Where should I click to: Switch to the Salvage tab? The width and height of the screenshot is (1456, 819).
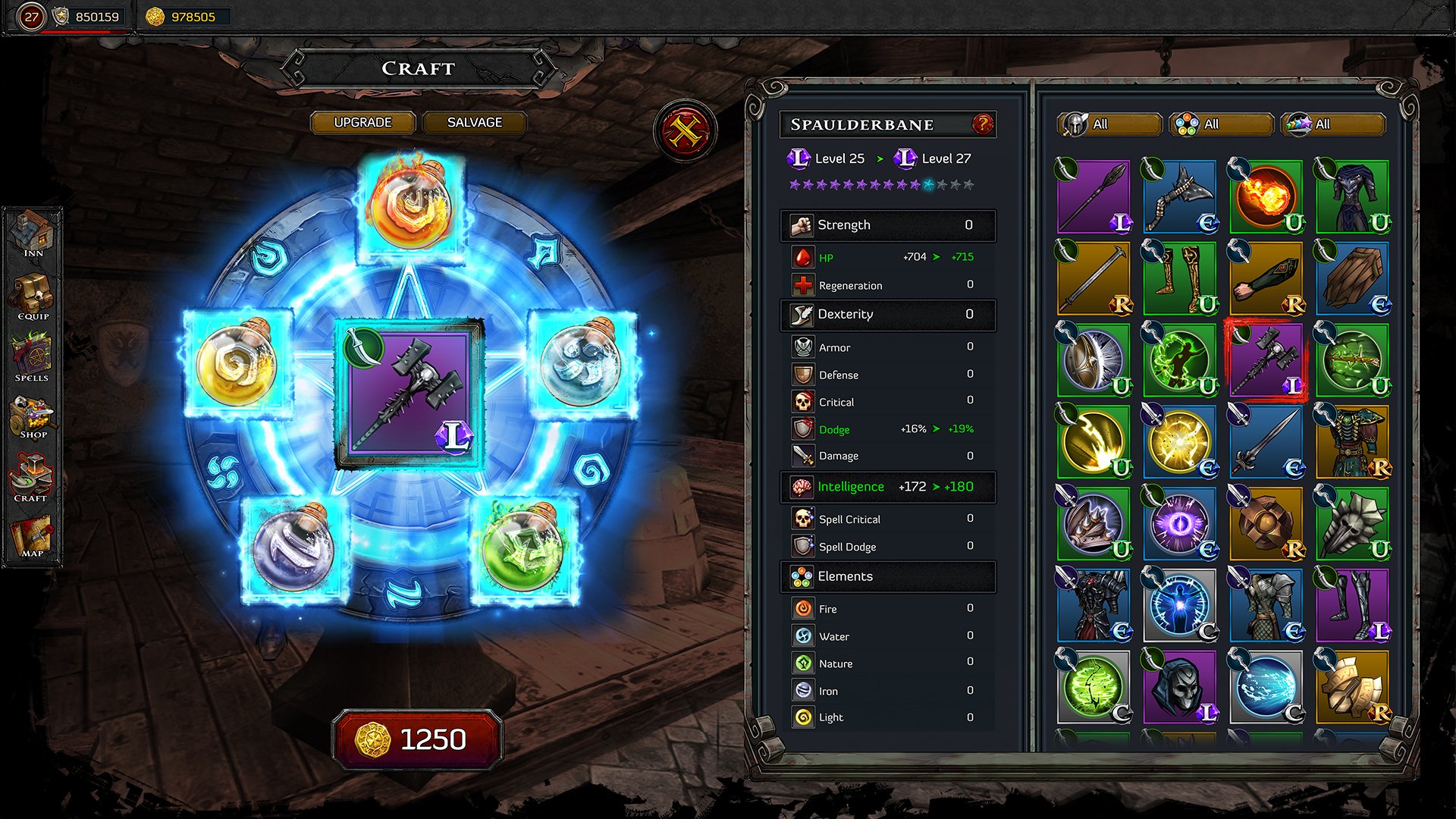(x=474, y=122)
